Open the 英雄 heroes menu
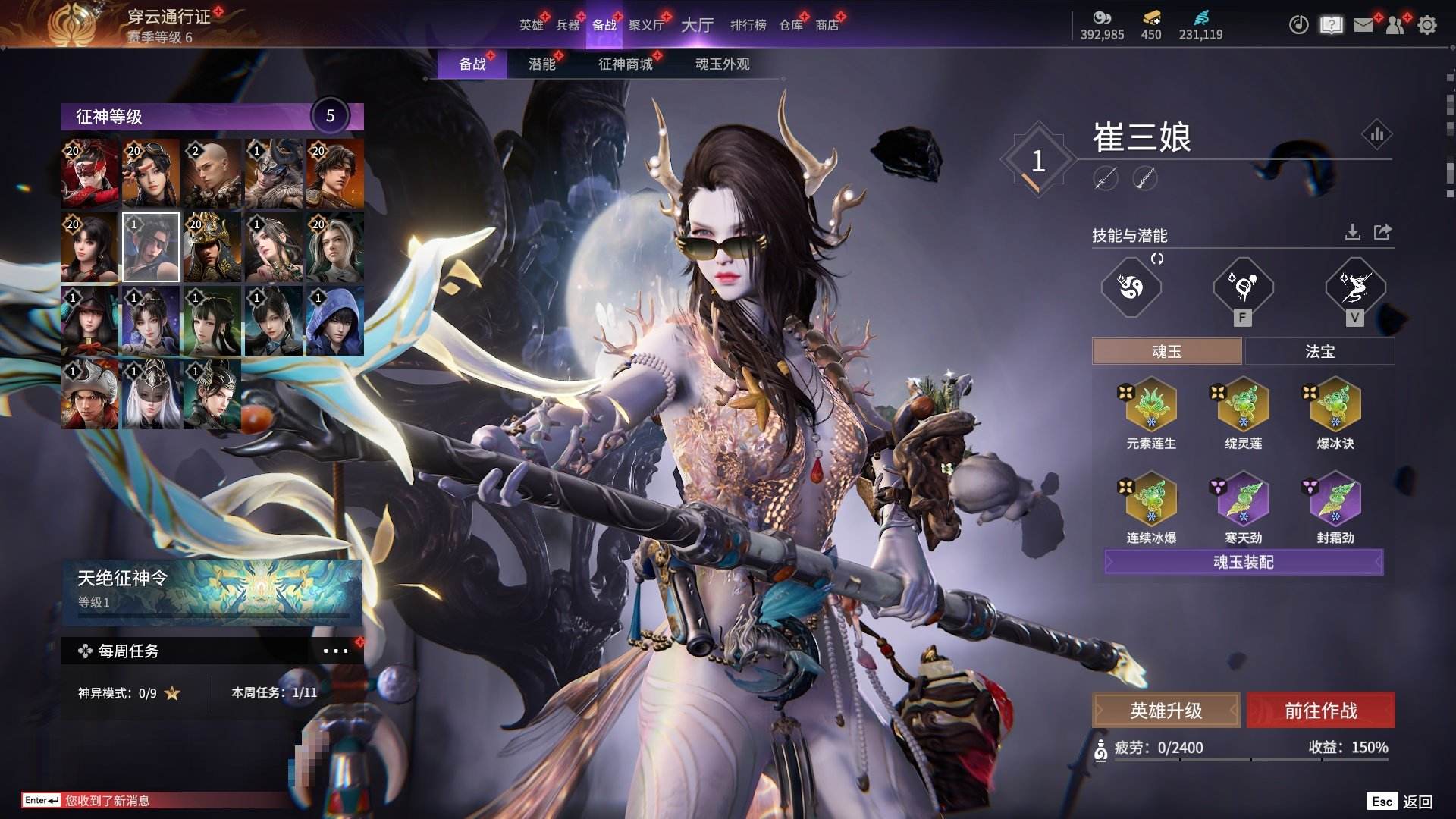The height and width of the screenshot is (819, 1456). coord(531,25)
